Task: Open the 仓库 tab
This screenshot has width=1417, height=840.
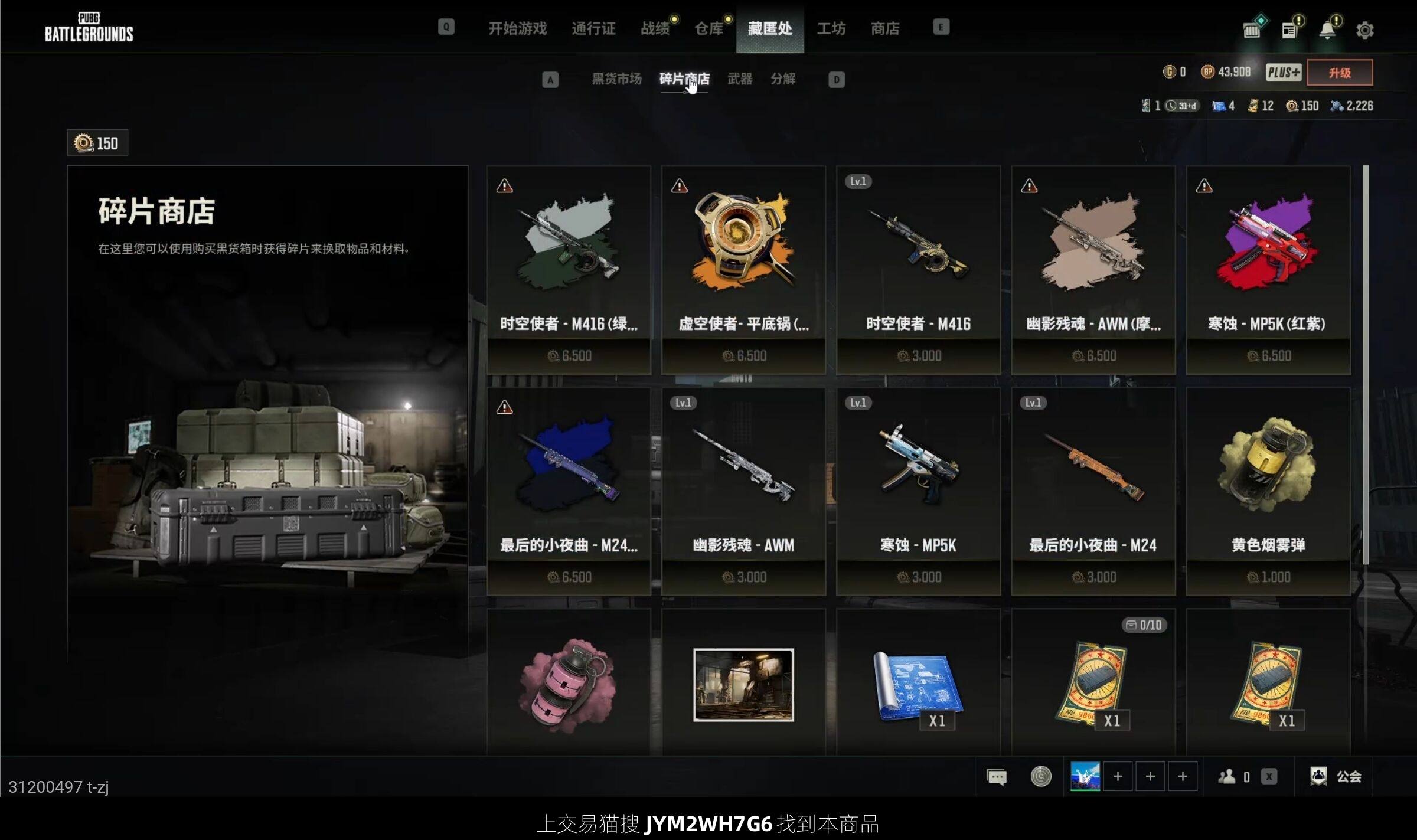Action: point(708,28)
